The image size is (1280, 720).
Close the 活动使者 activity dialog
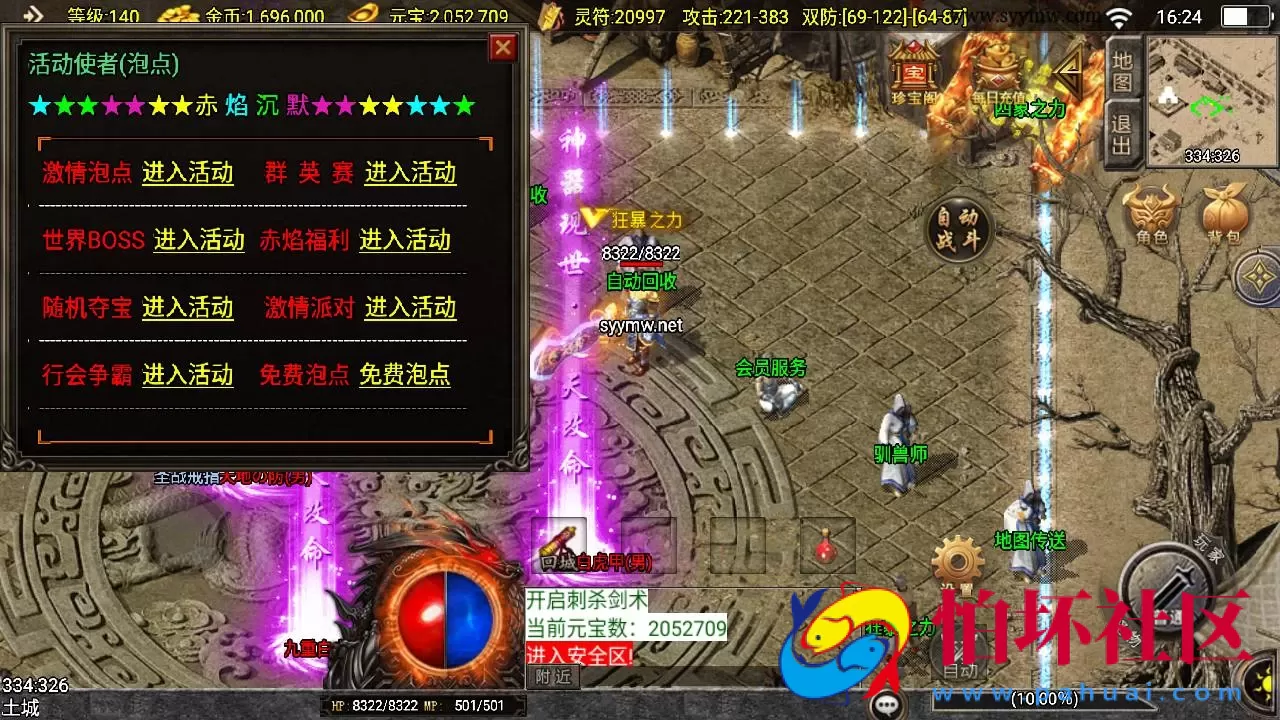pyautogui.click(x=503, y=47)
